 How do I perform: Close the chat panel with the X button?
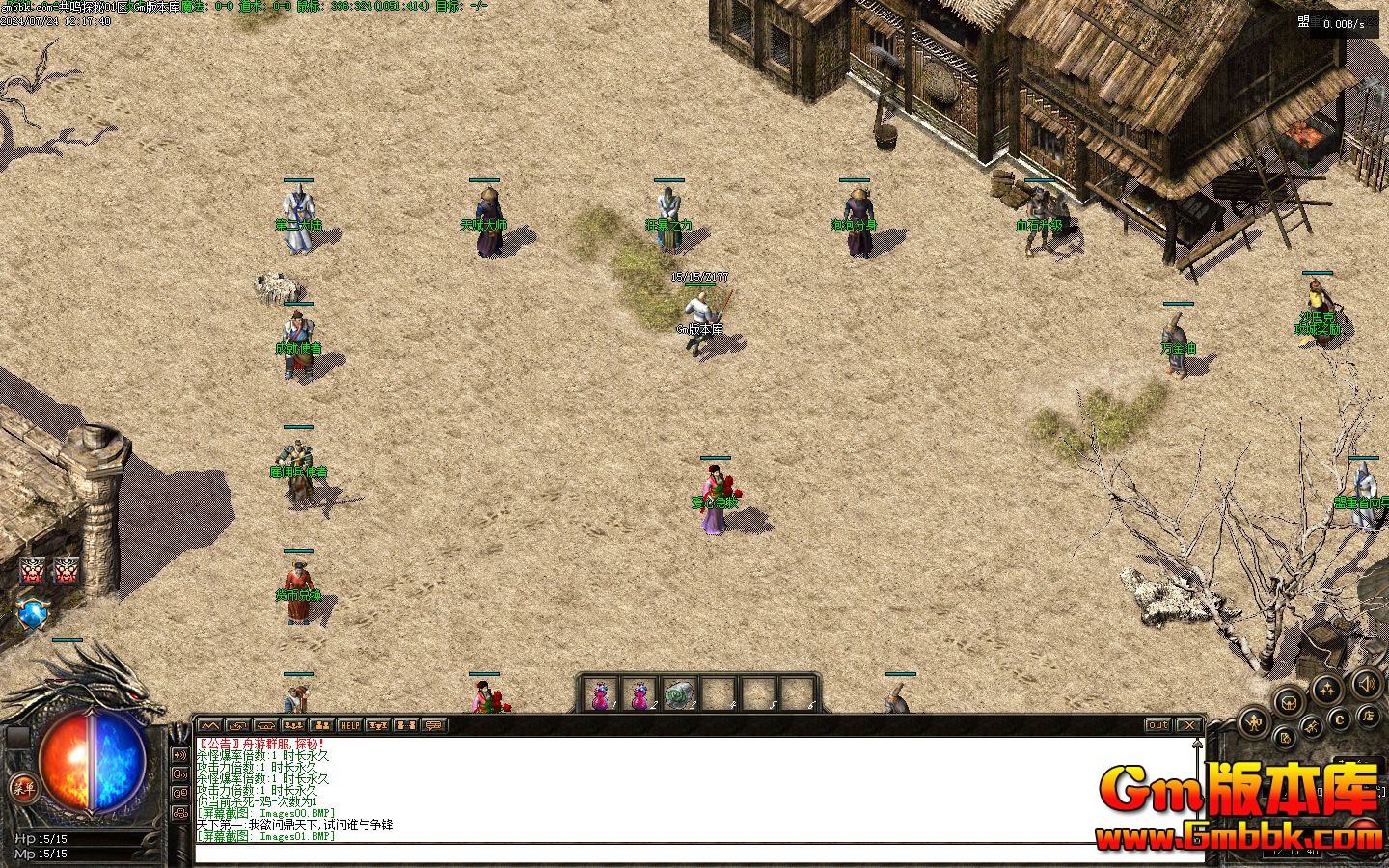pyautogui.click(x=1189, y=725)
